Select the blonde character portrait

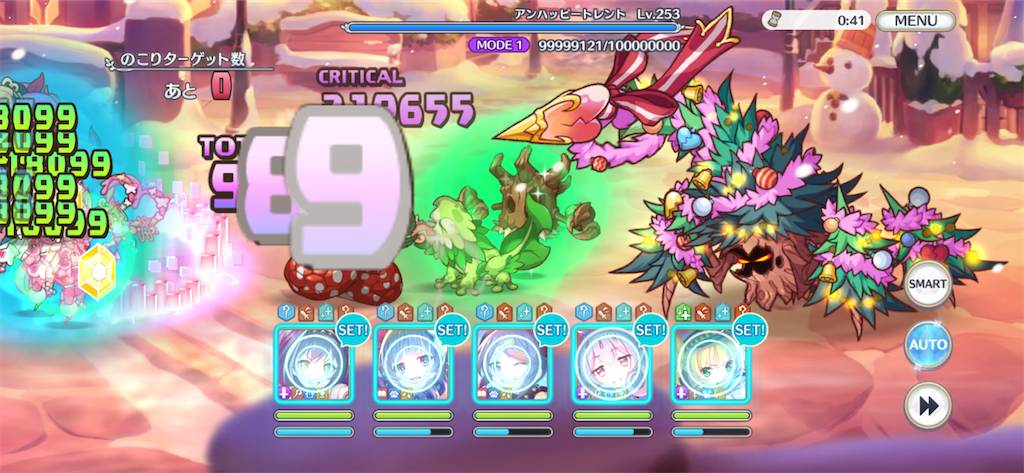709,364
